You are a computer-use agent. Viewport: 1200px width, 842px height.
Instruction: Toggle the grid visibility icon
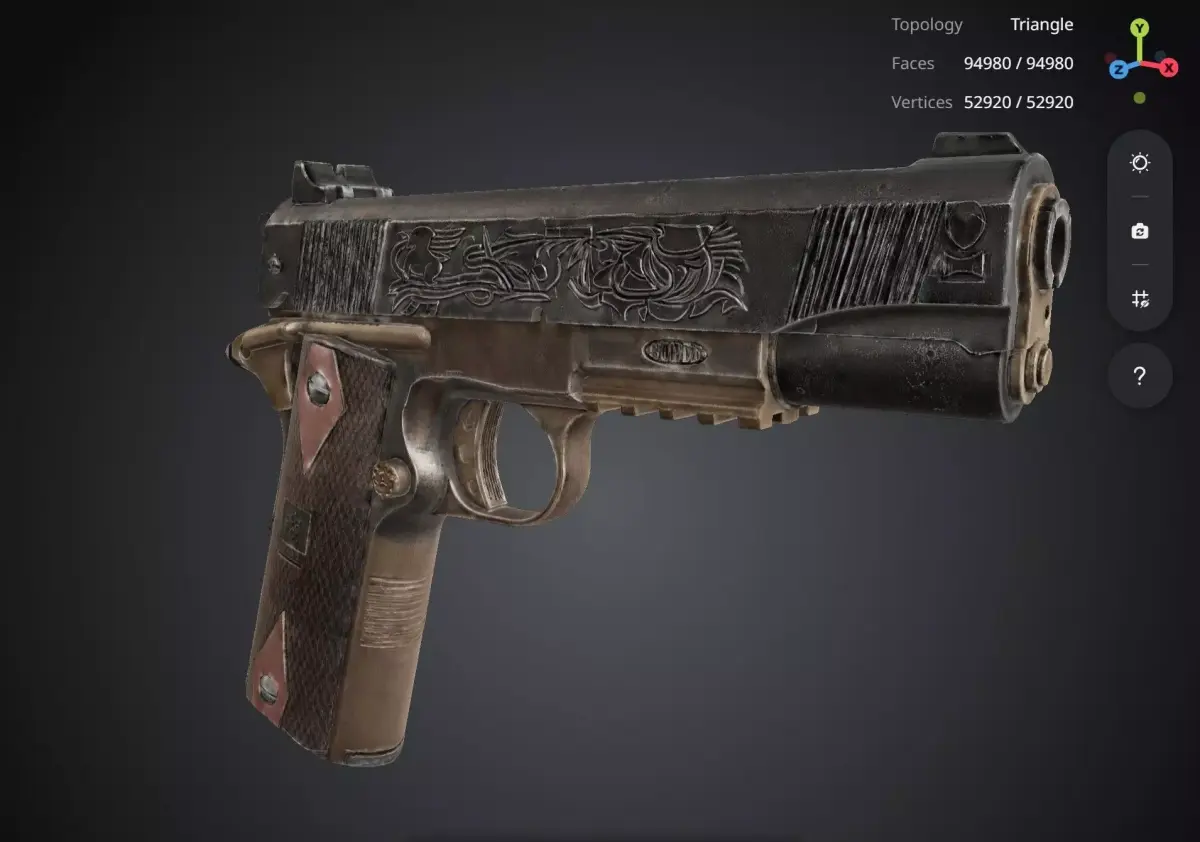click(1140, 298)
